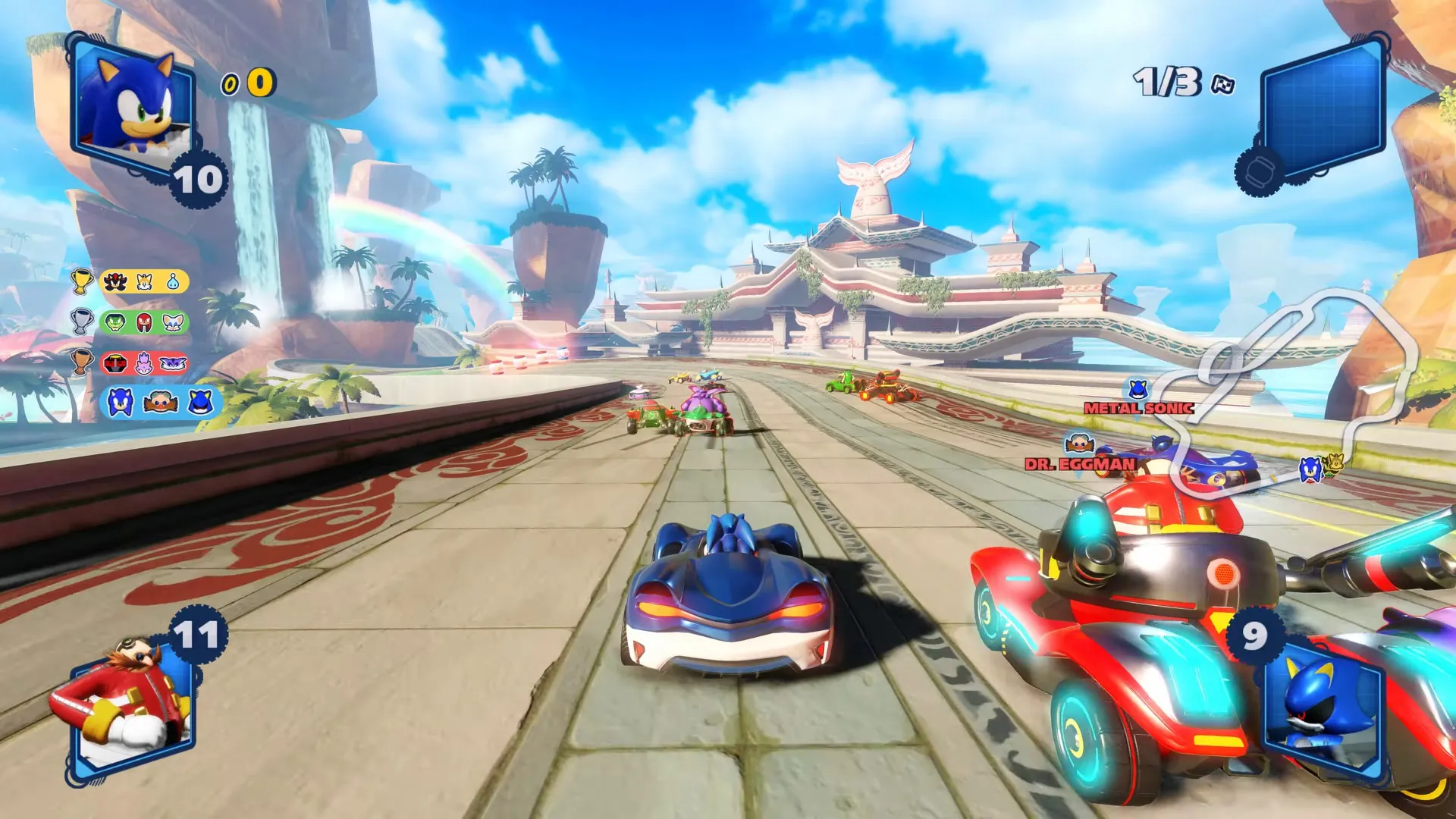Click the Zavok icon in the red team bar
Screen dimensions: 1456x819
coord(115,362)
